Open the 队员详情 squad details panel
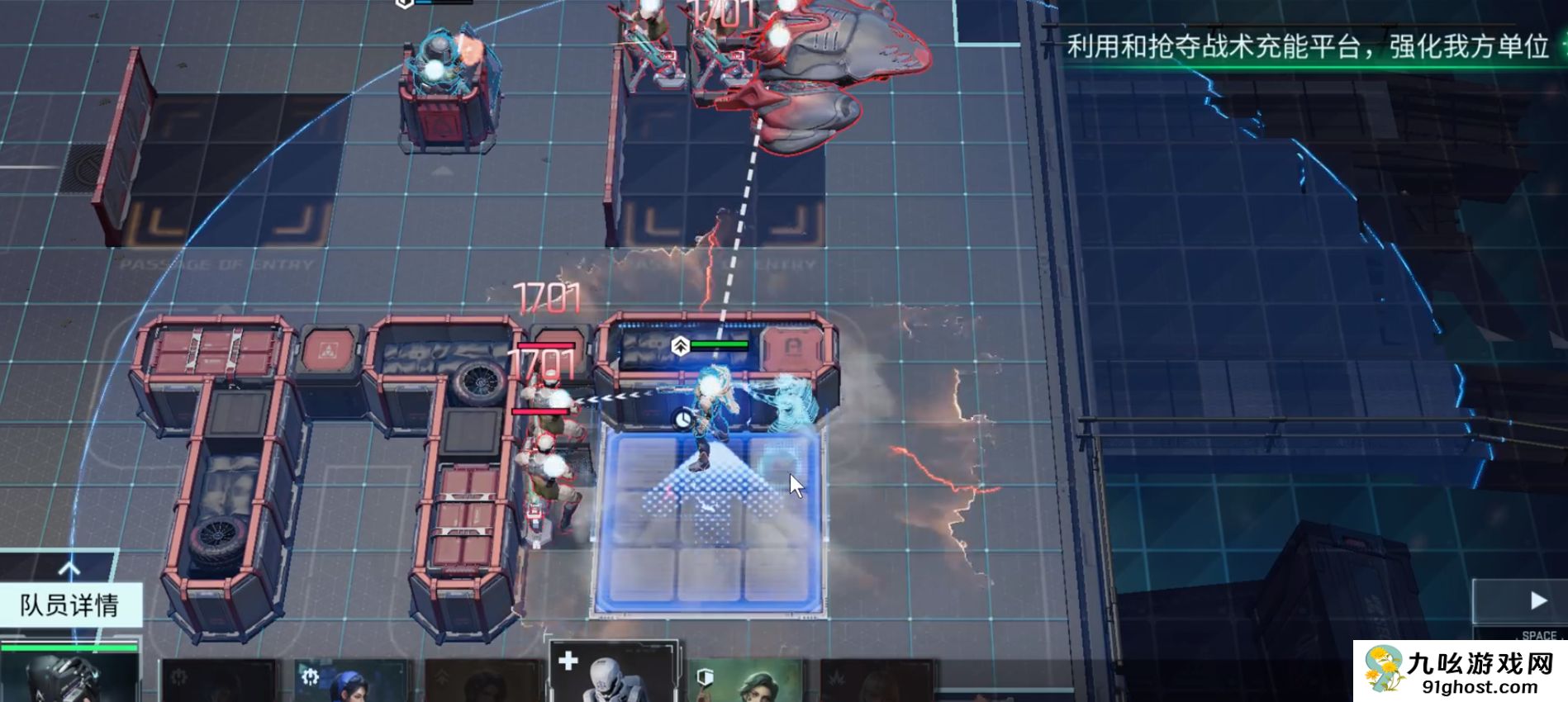The height and width of the screenshot is (702, 1568). coord(70,605)
